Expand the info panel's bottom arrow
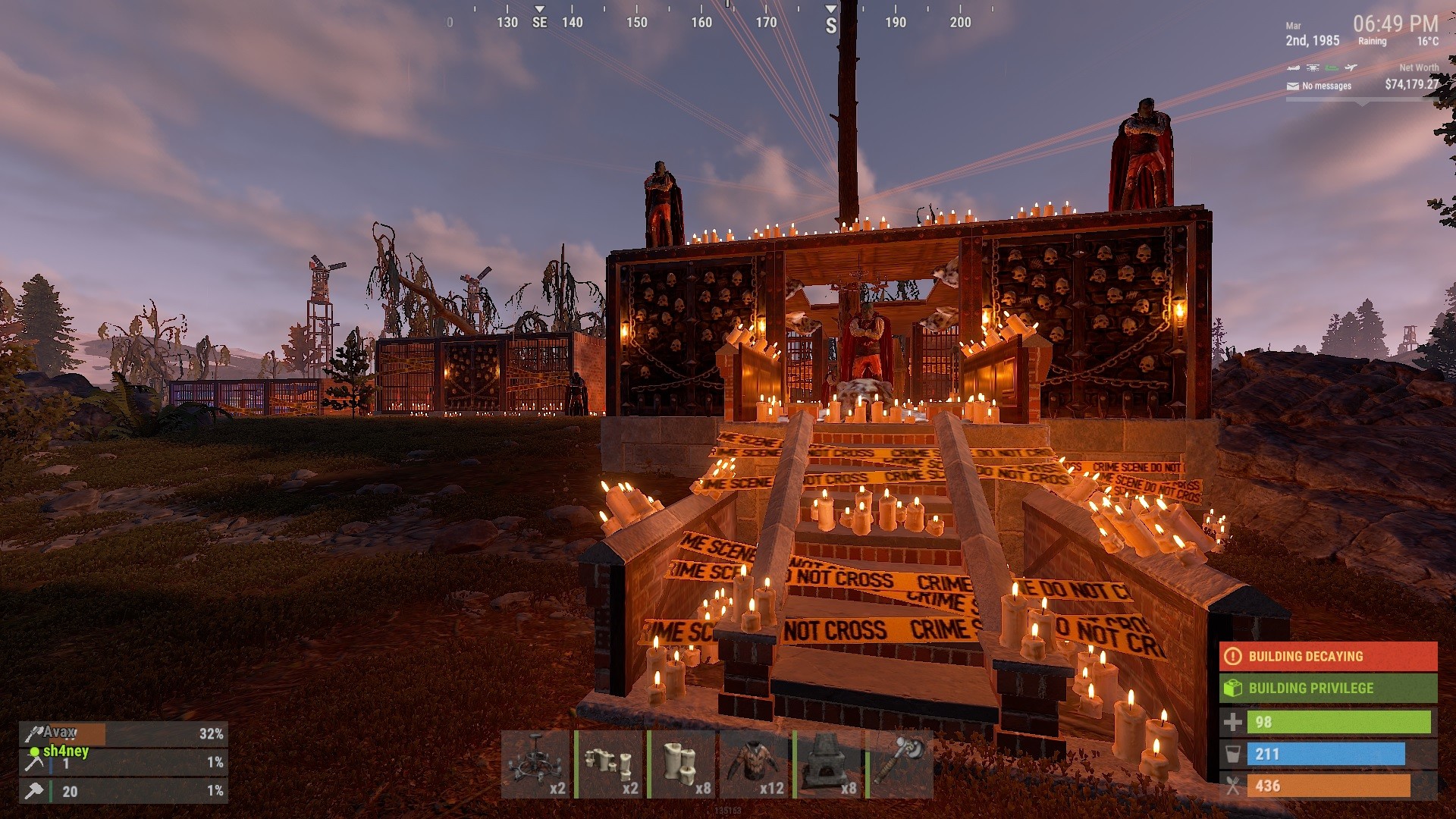Viewport: 1456px width, 819px height. [1362, 102]
